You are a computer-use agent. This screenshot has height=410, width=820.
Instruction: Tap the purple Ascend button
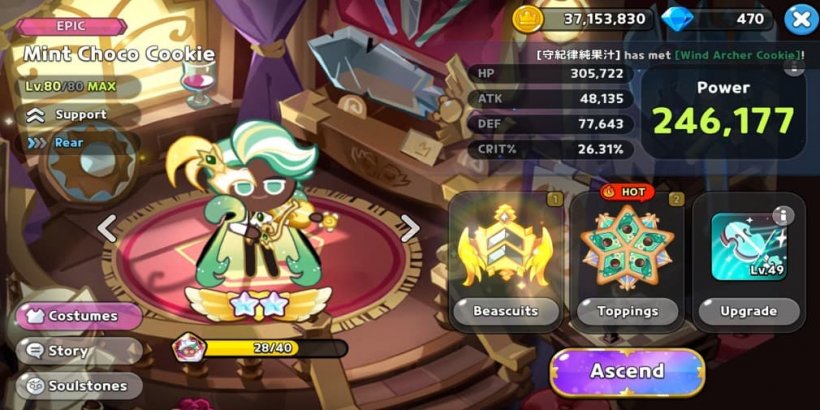click(627, 371)
